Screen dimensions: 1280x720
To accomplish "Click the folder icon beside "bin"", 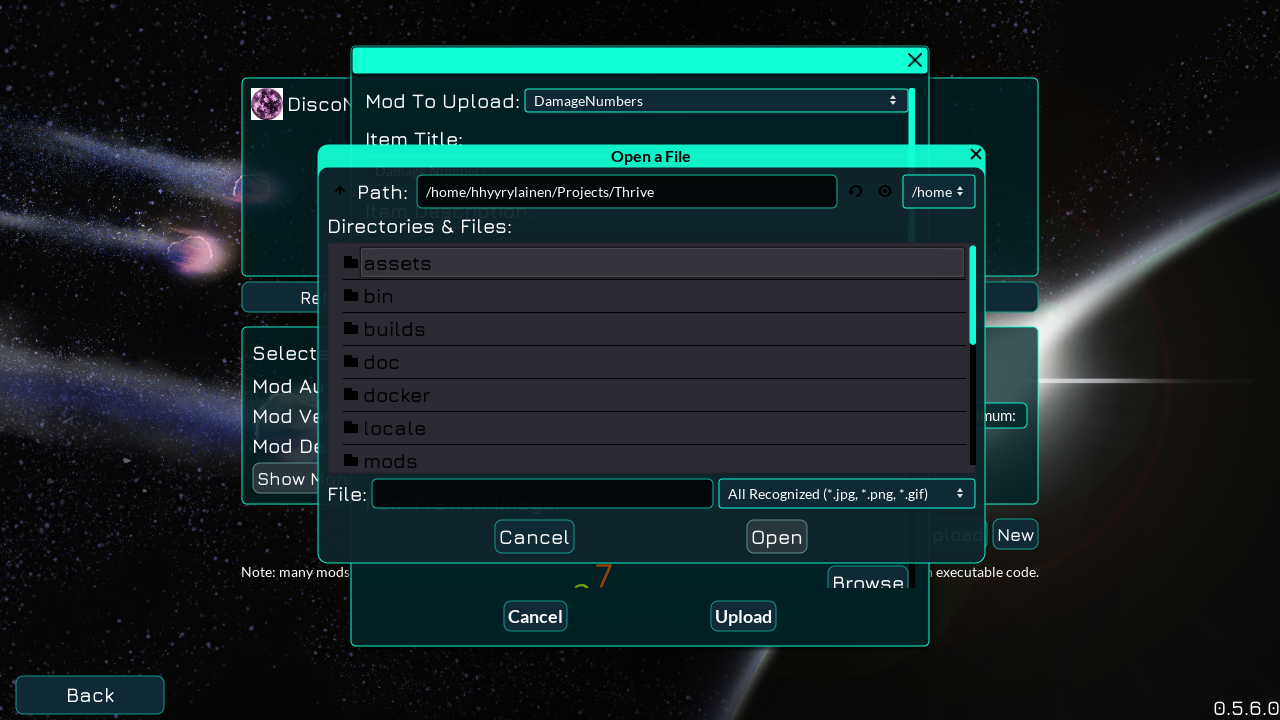I will coord(350,295).
